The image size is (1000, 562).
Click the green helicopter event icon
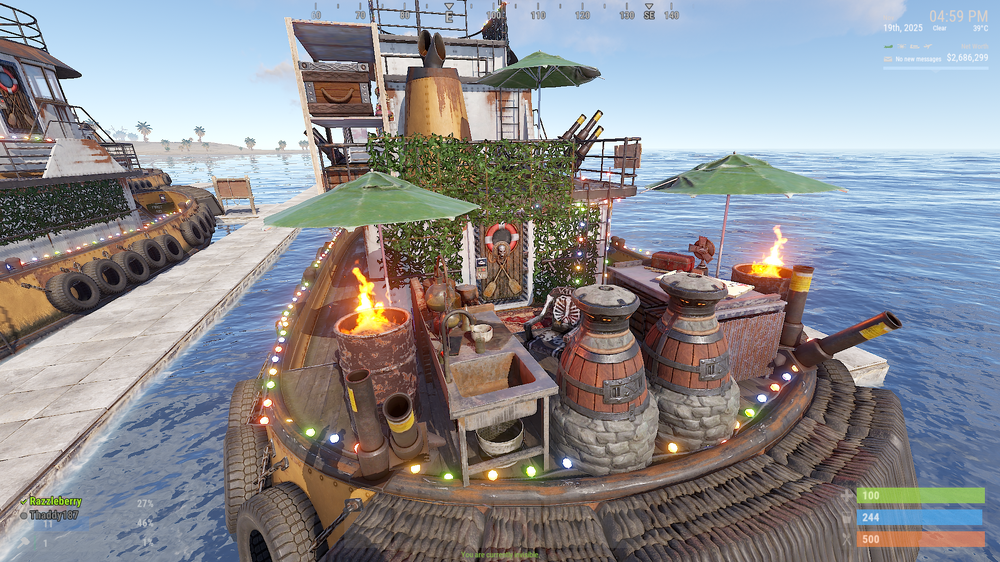[888, 47]
